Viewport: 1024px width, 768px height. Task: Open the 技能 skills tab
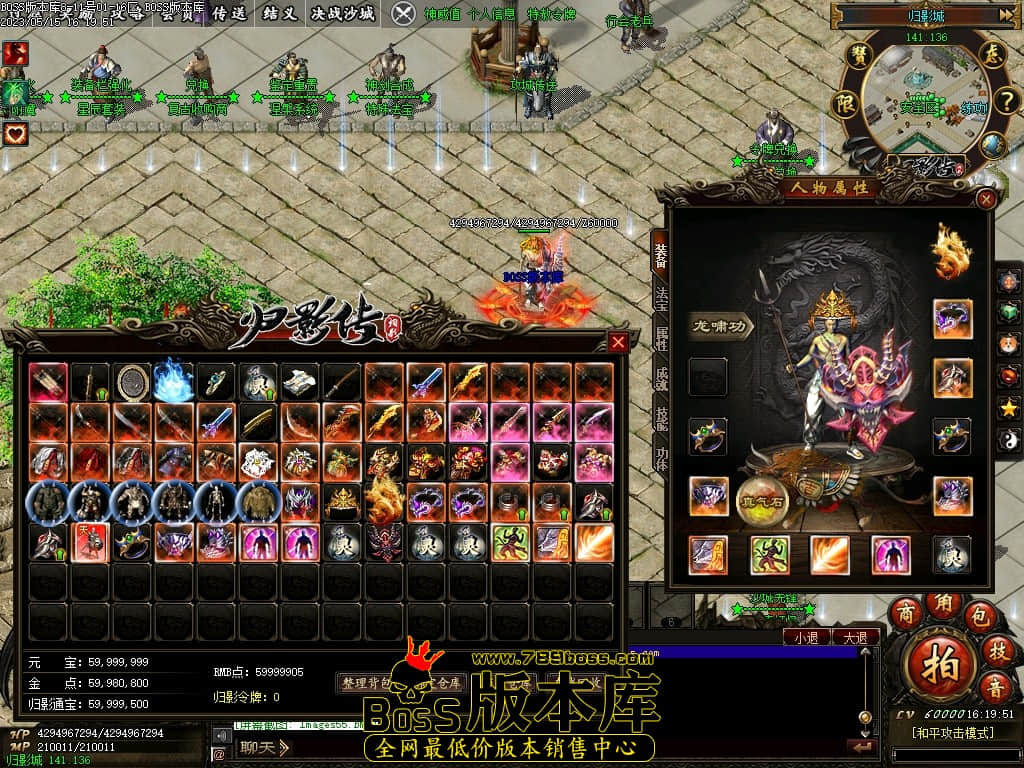click(661, 419)
